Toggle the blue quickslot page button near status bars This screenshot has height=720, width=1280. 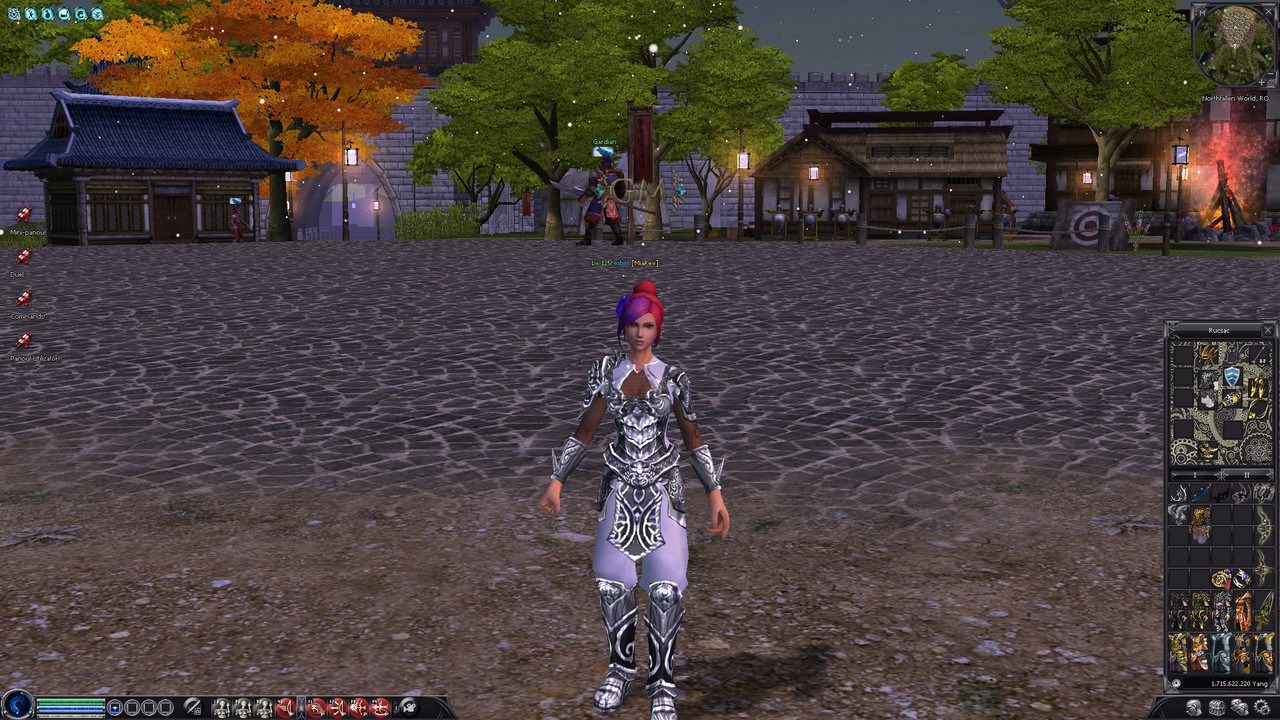tap(116, 706)
